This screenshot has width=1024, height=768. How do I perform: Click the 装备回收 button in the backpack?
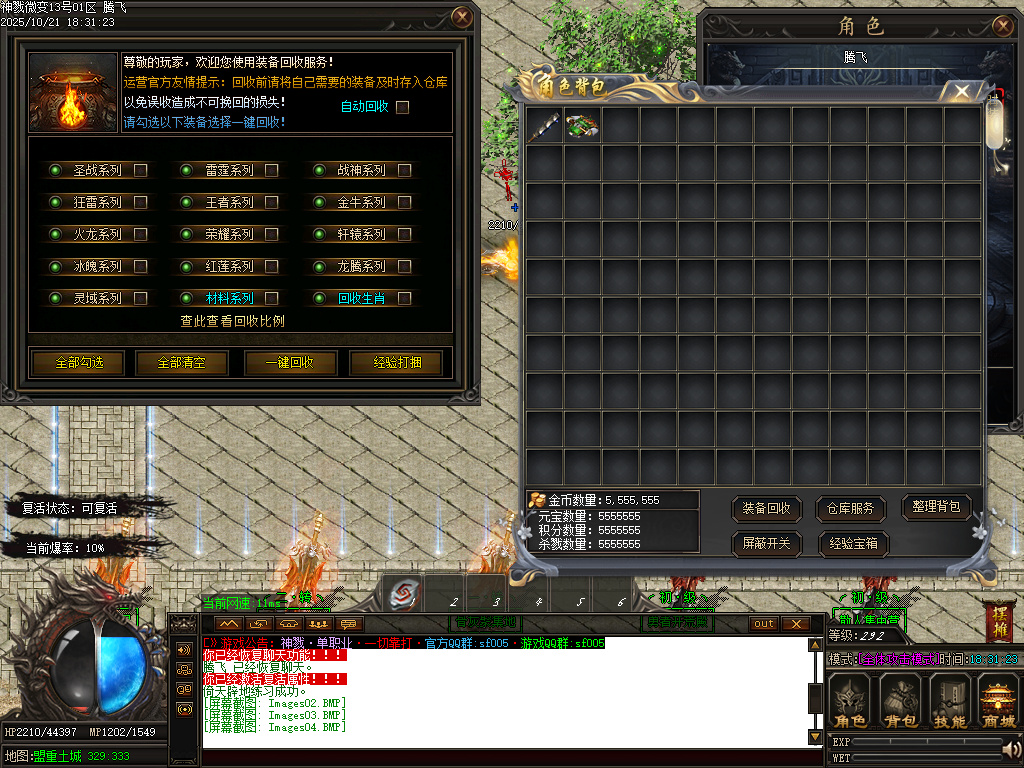pyautogui.click(x=767, y=509)
